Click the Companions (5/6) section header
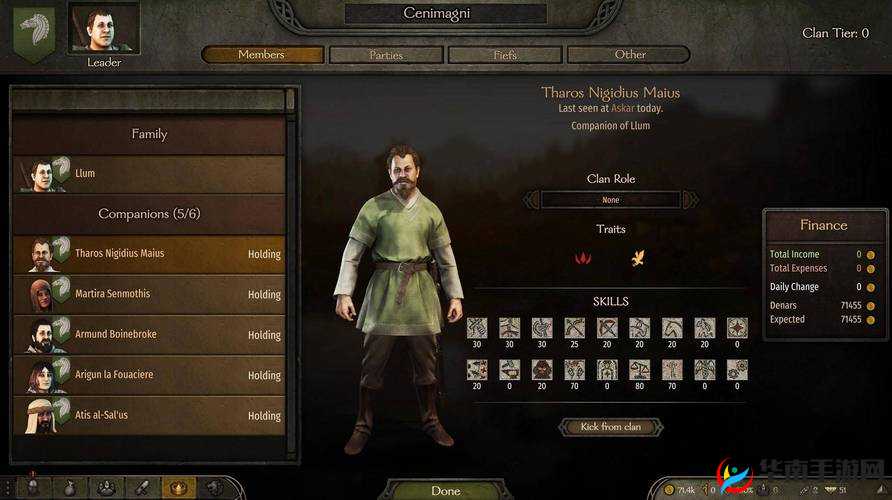Viewport: 892px width, 500px height. [149, 214]
